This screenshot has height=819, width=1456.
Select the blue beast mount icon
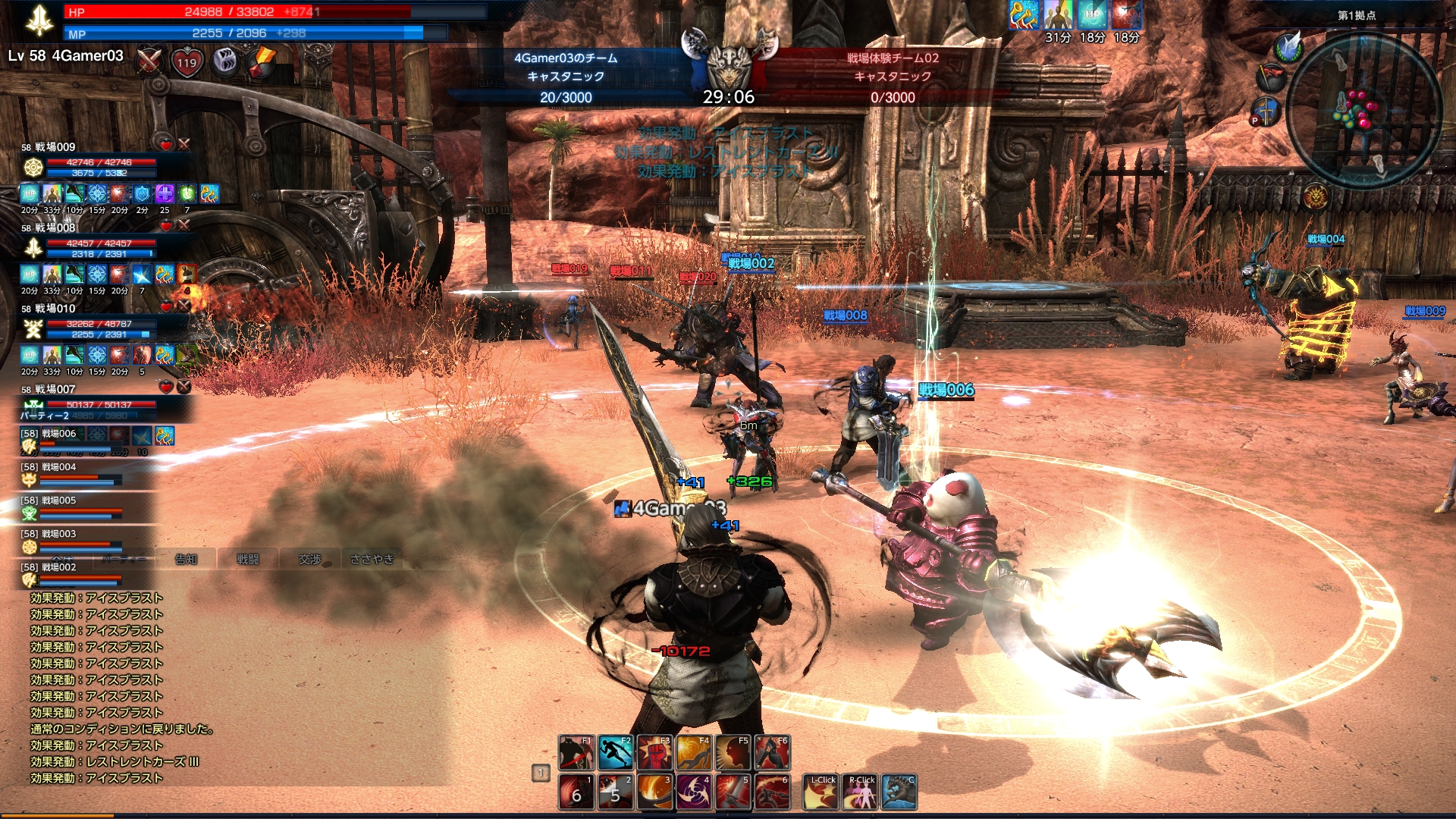(899, 792)
